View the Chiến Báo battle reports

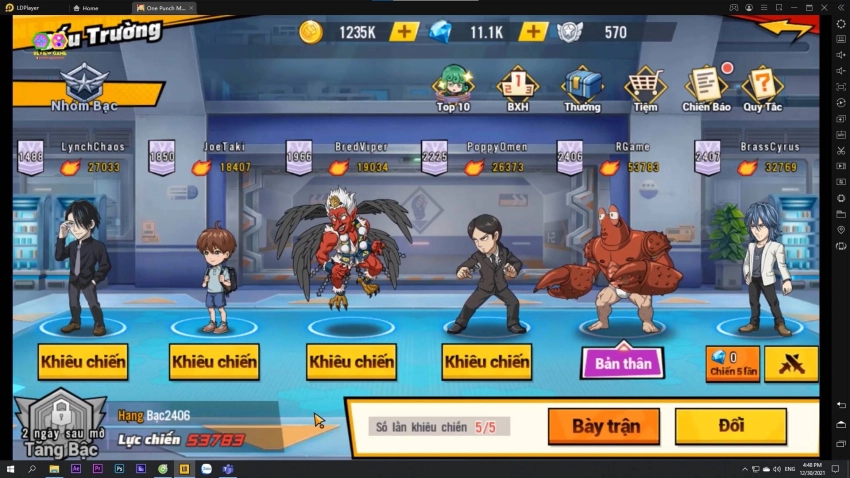[706, 89]
